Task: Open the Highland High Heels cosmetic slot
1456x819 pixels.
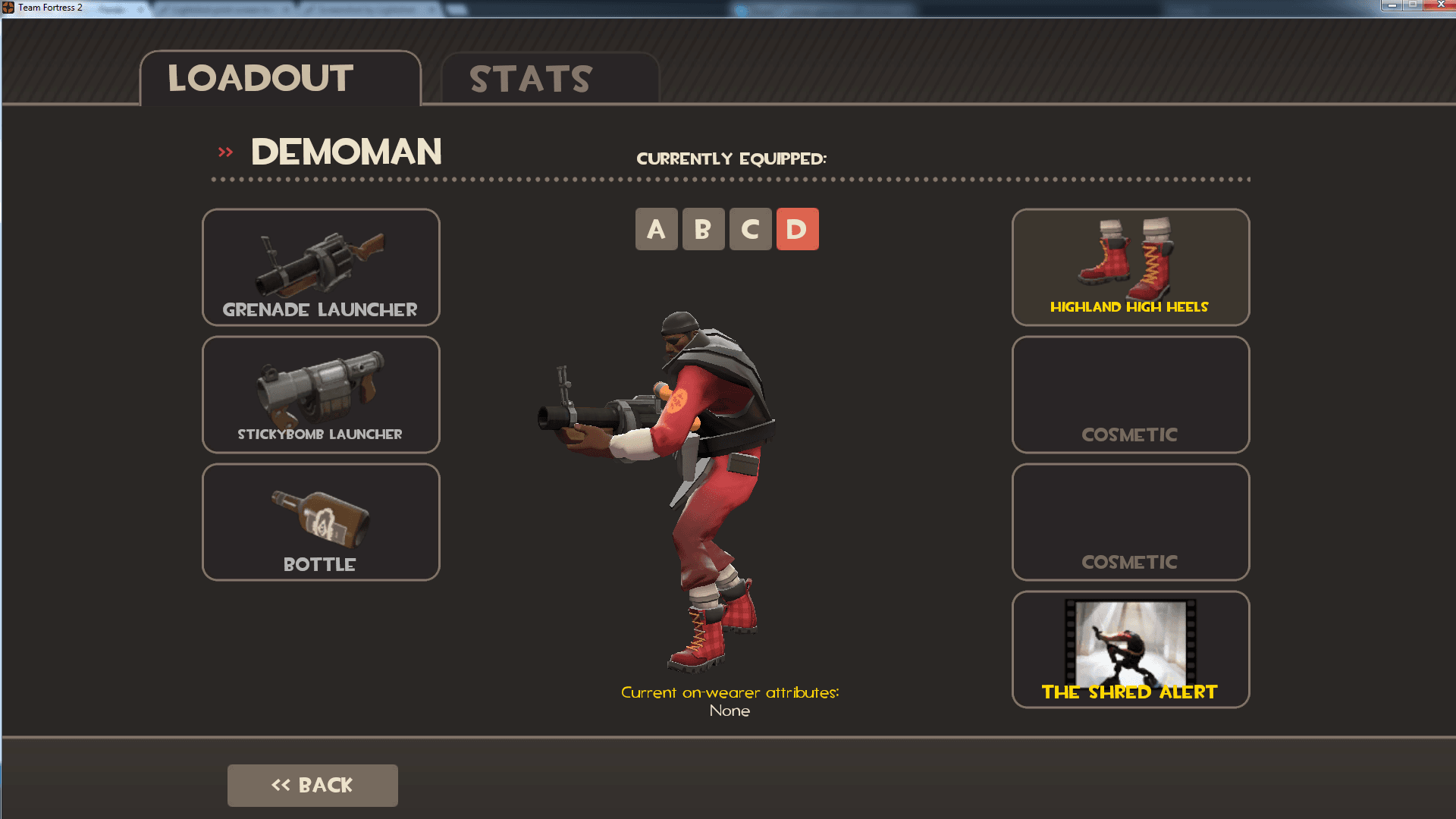Action: pos(1130,267)
